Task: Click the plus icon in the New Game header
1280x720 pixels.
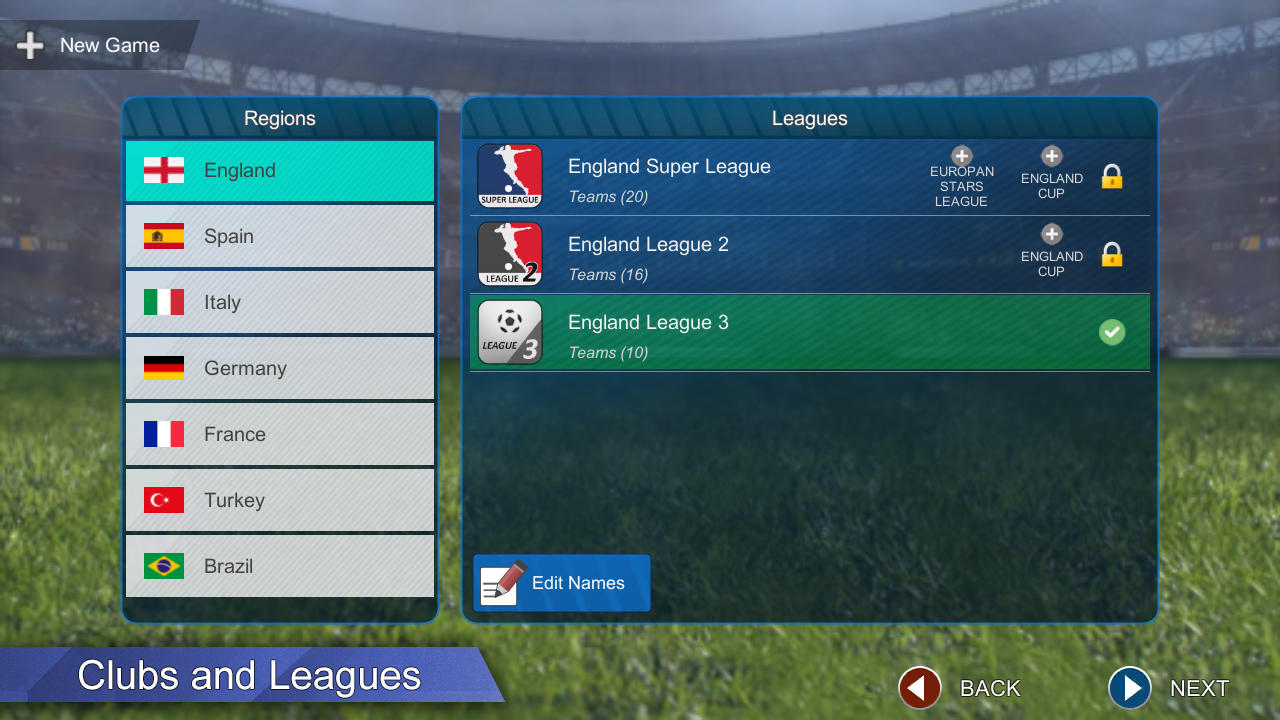Action: coord(30,45)
